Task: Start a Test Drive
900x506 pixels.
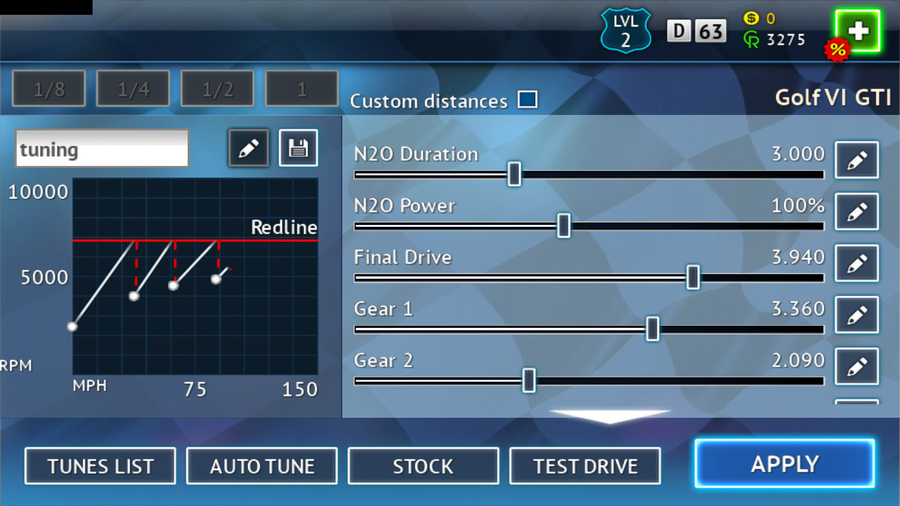Action: pos(585,466)
